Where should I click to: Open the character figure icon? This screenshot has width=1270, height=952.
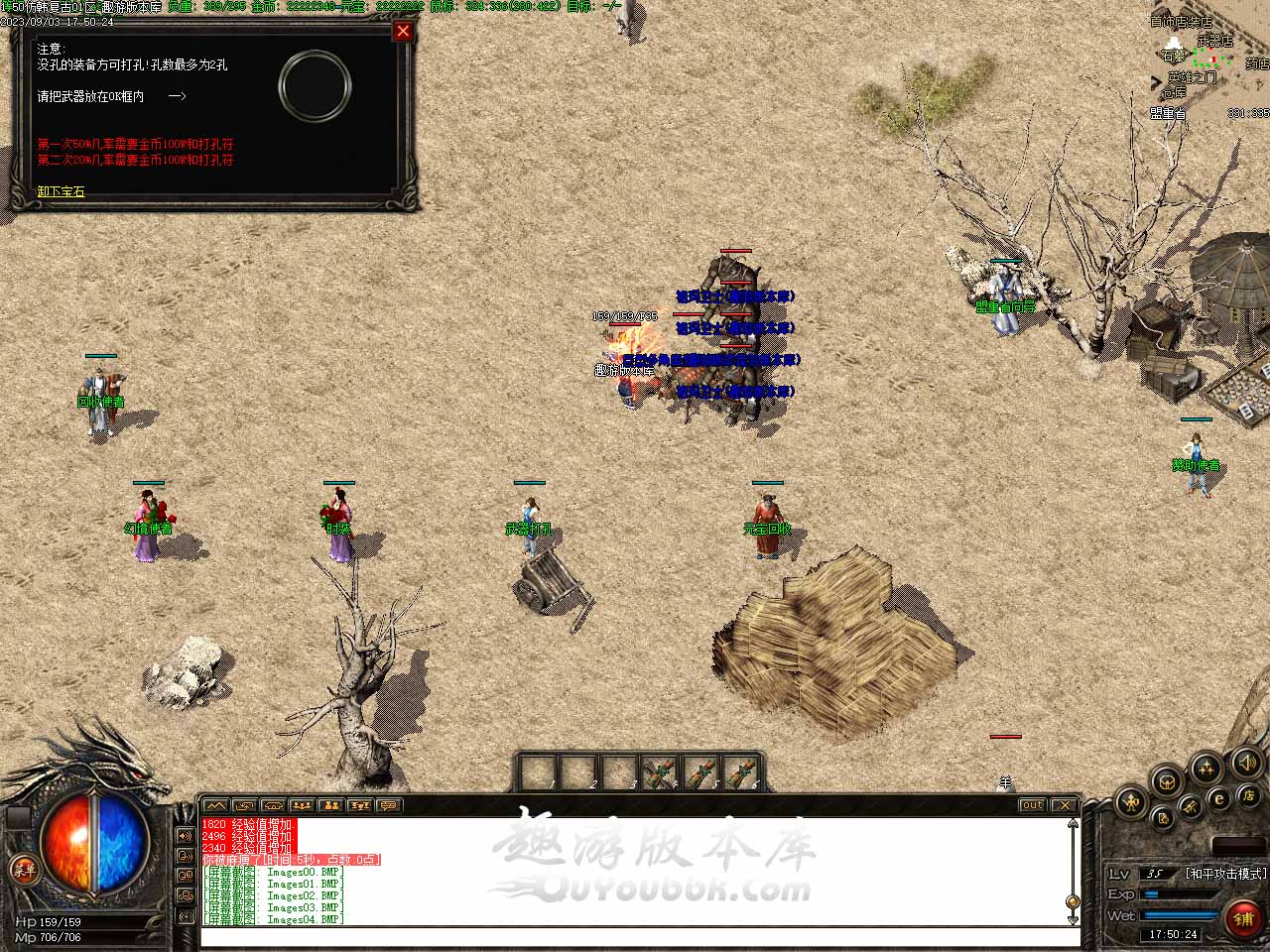(x=1130, y=801)
